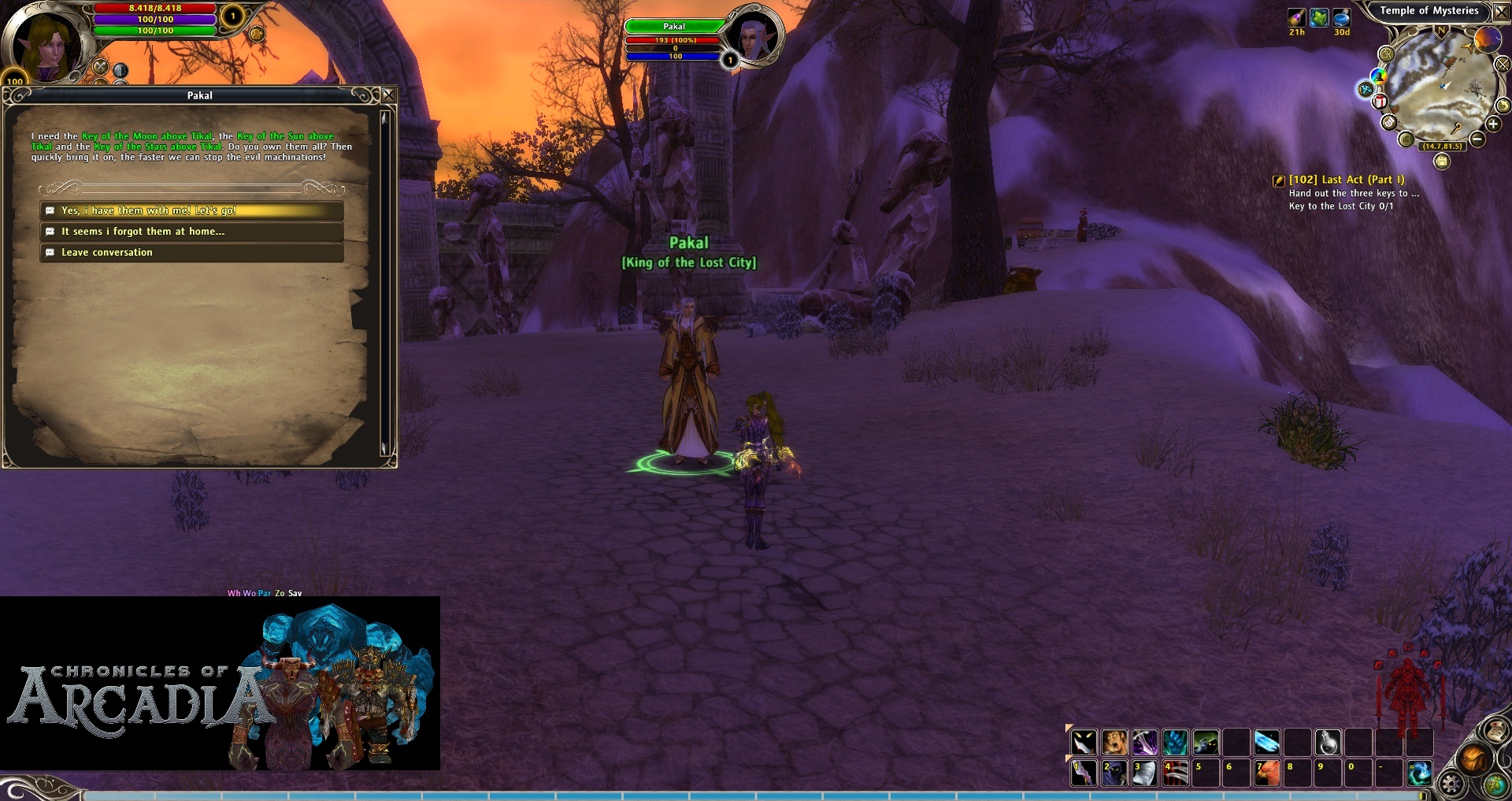The image size is (1512, 801).
Task: Zoom out the minimap with minus button
Action: pos(1477,139)
